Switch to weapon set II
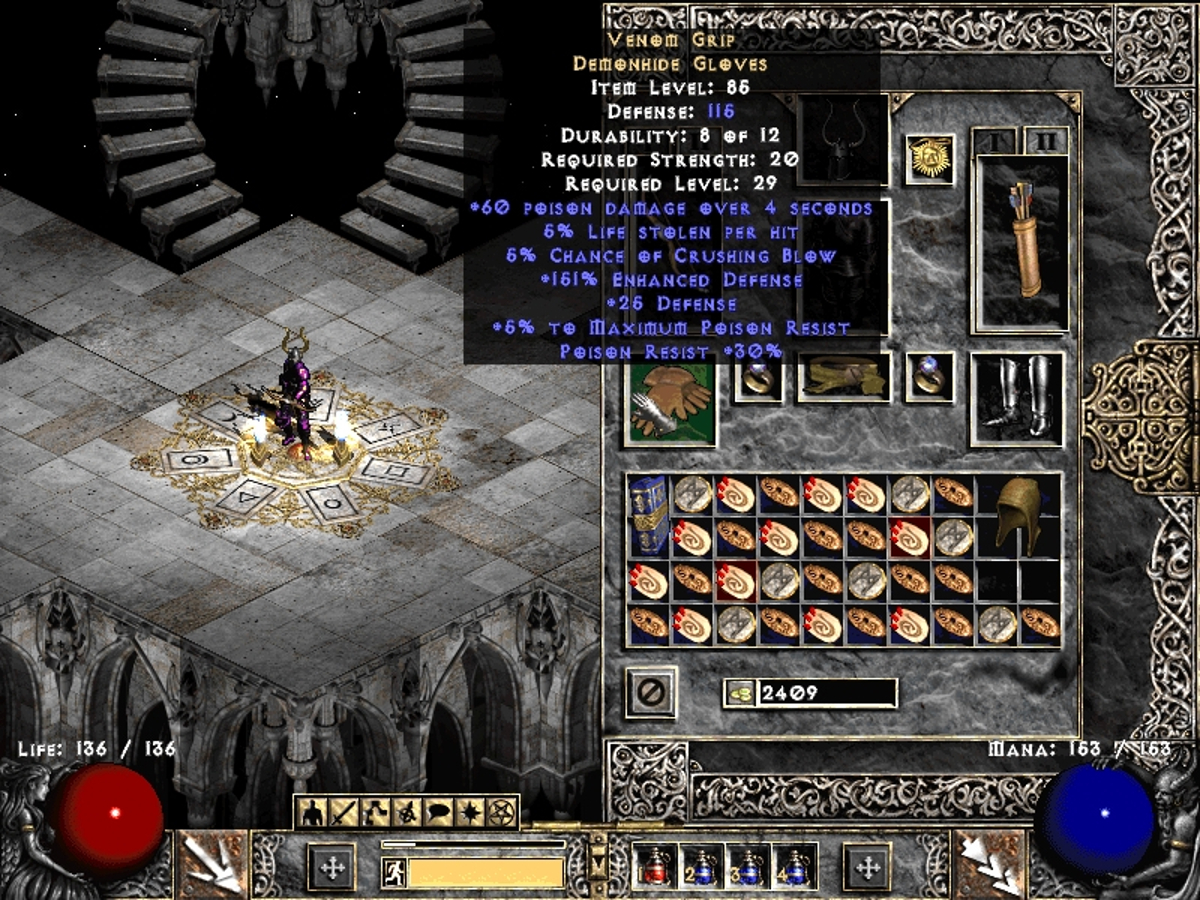Viewport: 1200px width, 900px height. pos(1046,141)
